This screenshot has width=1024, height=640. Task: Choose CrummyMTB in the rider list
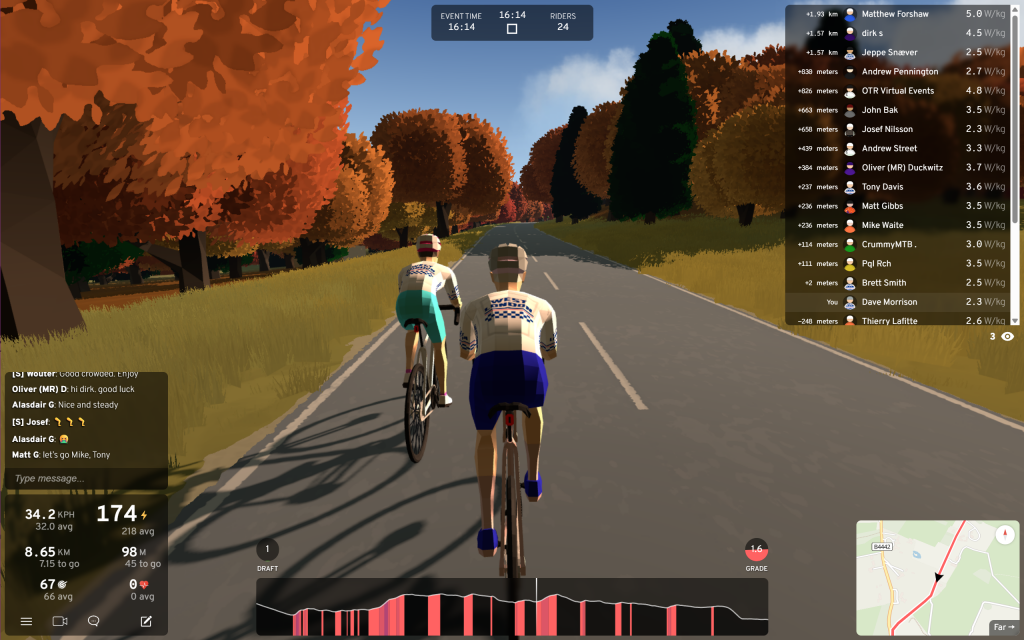(889, 244)
